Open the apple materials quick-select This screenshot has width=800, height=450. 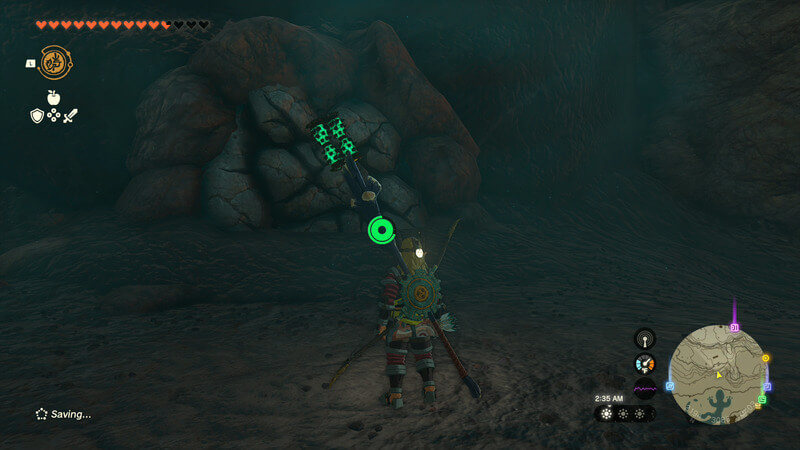click(x=53, y=98)
